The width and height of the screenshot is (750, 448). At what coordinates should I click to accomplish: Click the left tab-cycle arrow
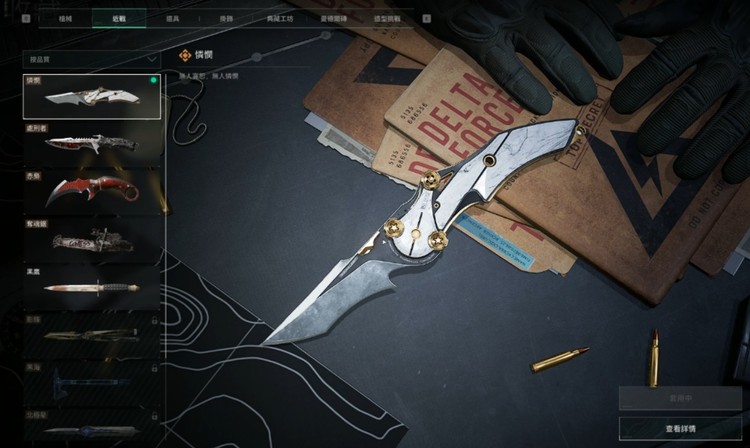27,18
